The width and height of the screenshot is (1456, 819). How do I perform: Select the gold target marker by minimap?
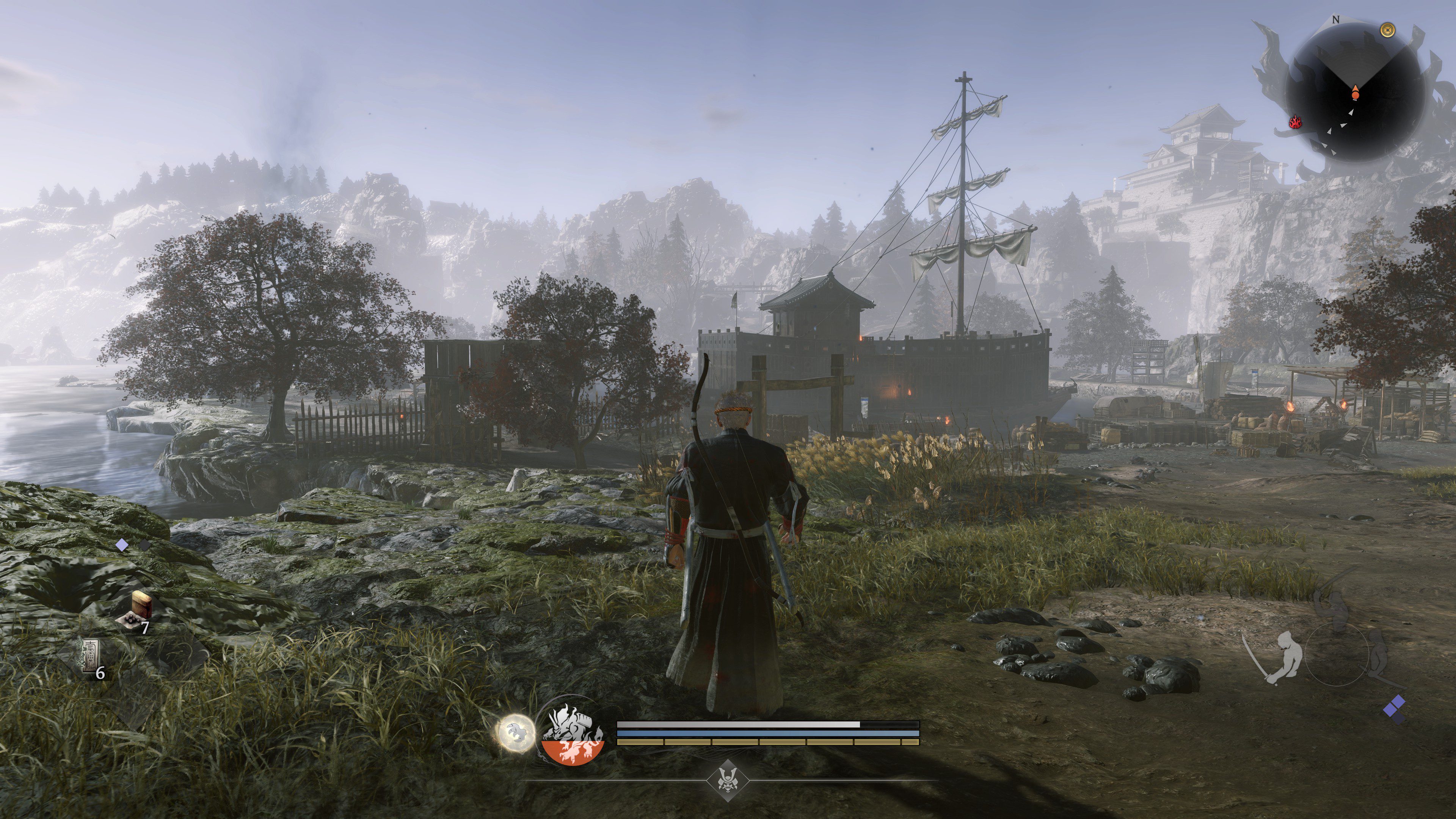point(1387,30)
